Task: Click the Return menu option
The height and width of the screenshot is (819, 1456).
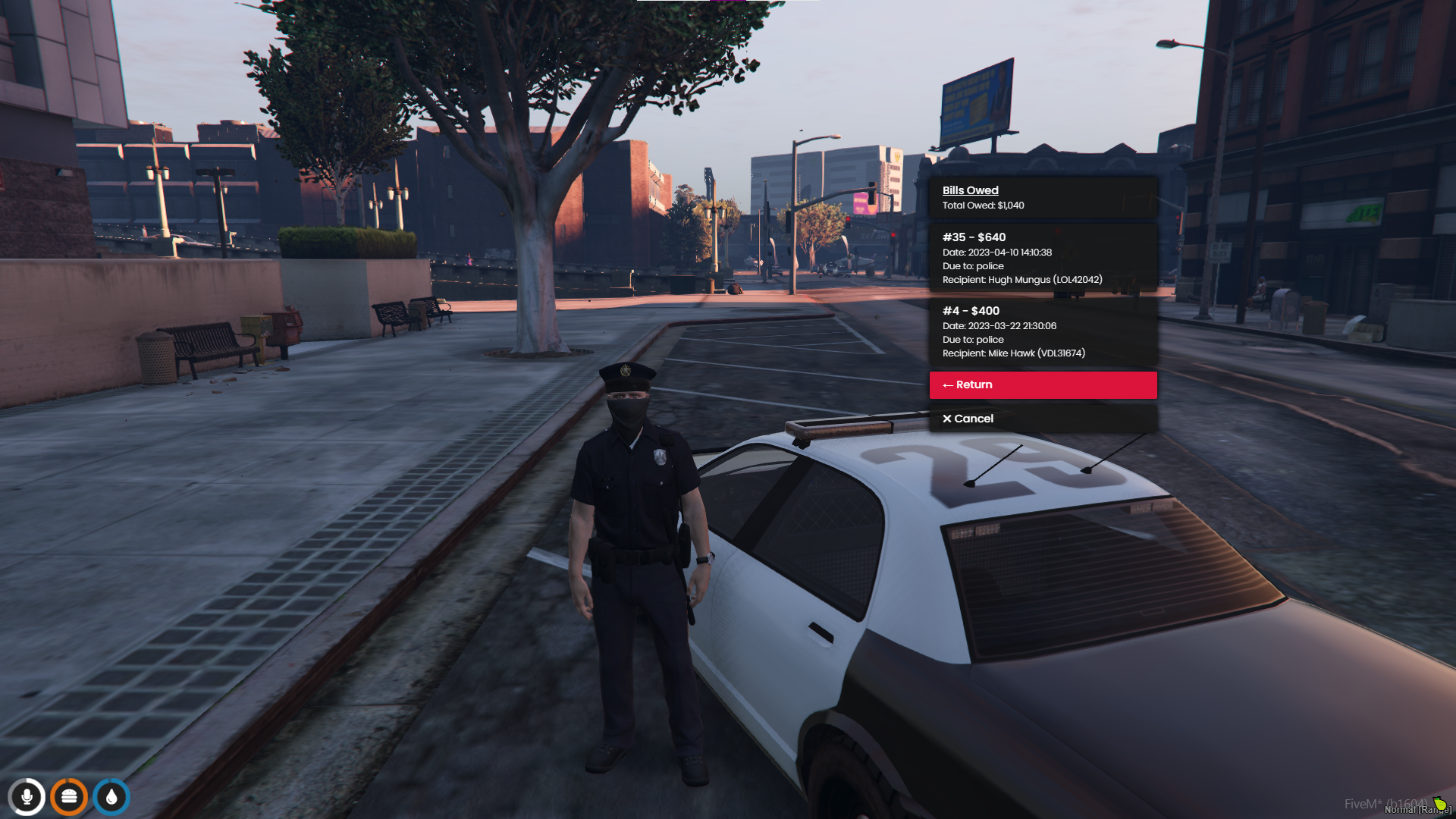Action: pyautogui.click(x=1043, y=384)
